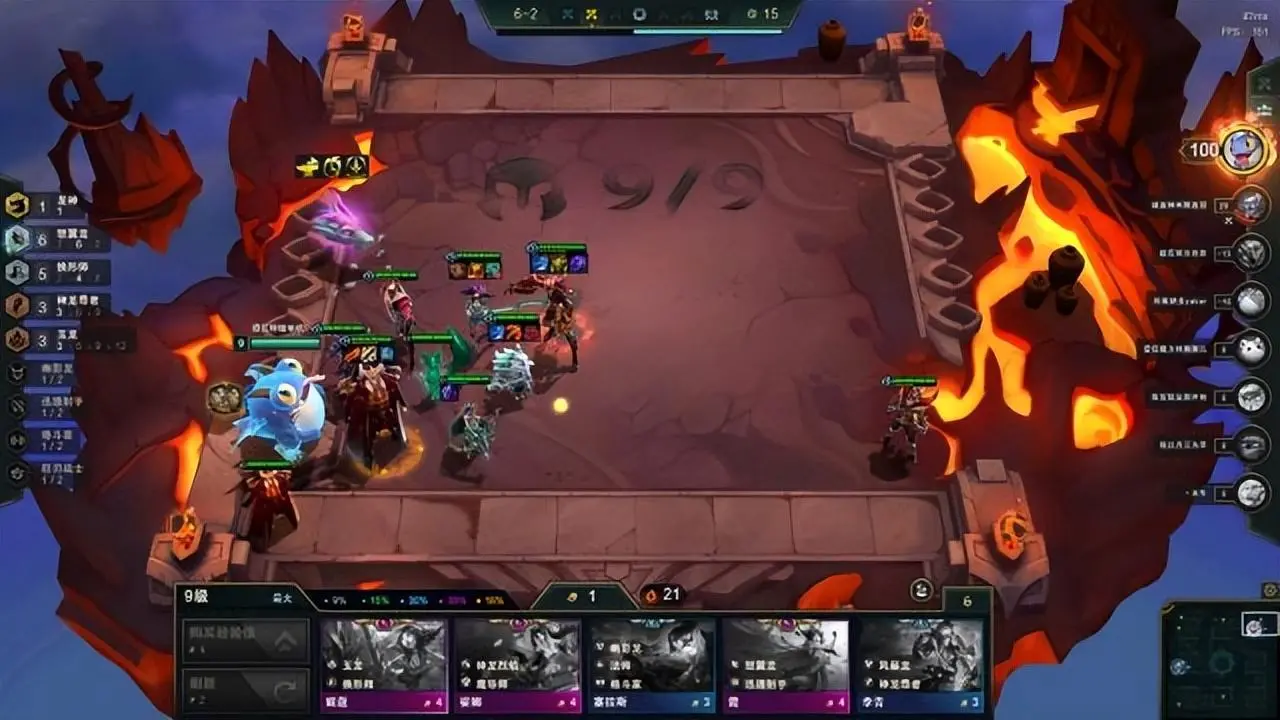This screenshot has width=1280, height=720.
Task: Inspect the active trait showing count 6
Action: tap(17, 239)
